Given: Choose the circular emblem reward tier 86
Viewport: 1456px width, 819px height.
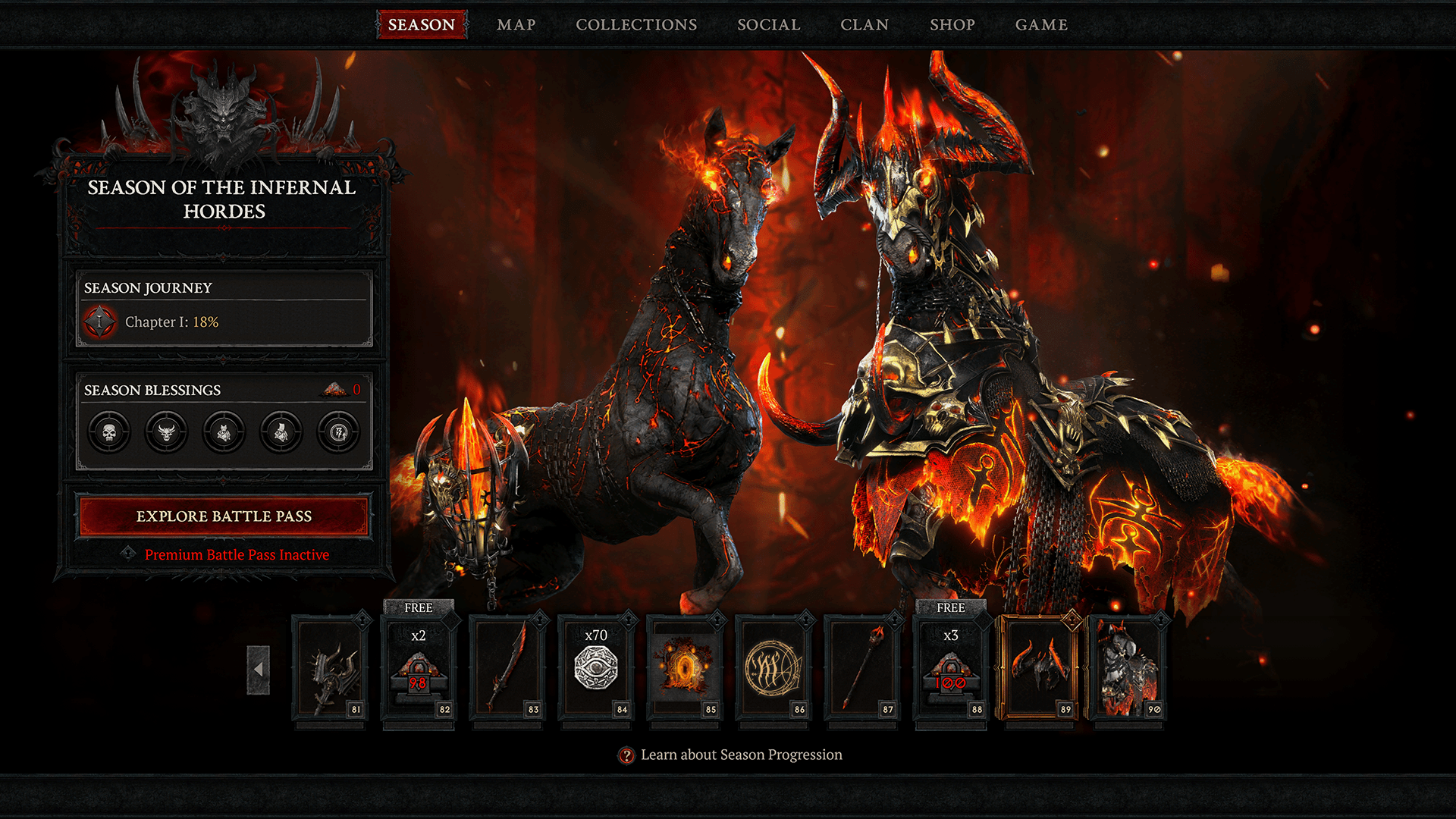Looking at the screenshot, I should [x=773, y=669].
